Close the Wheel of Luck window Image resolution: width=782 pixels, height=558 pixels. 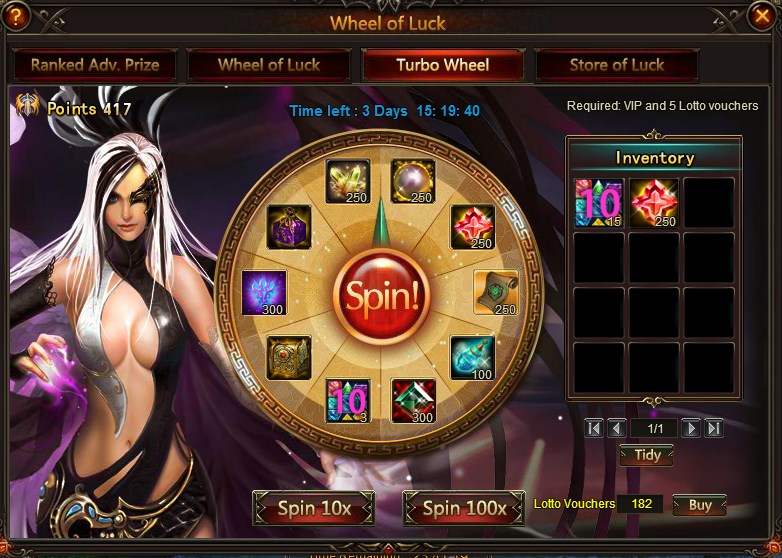762,15
